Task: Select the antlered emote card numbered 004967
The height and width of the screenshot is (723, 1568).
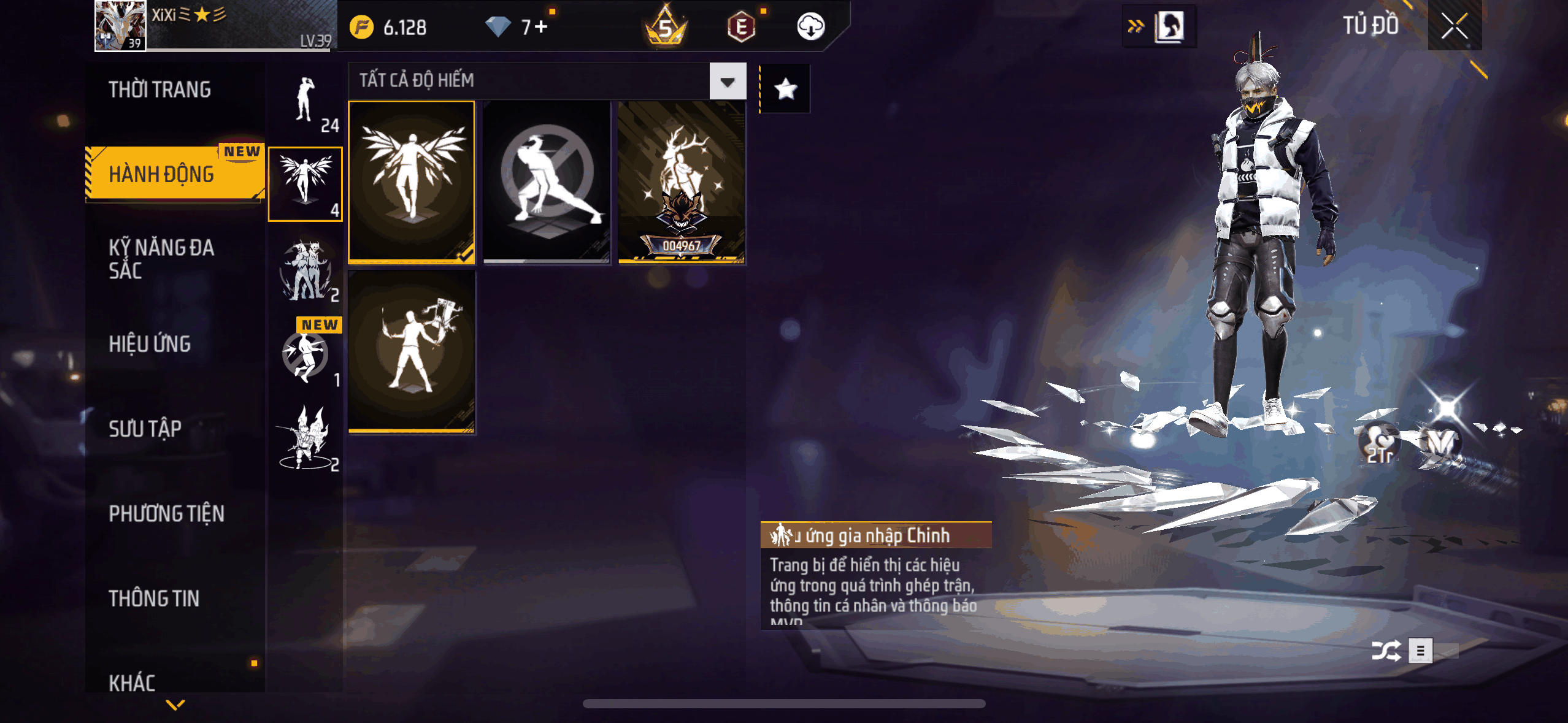Action: (x=682, y=182)
